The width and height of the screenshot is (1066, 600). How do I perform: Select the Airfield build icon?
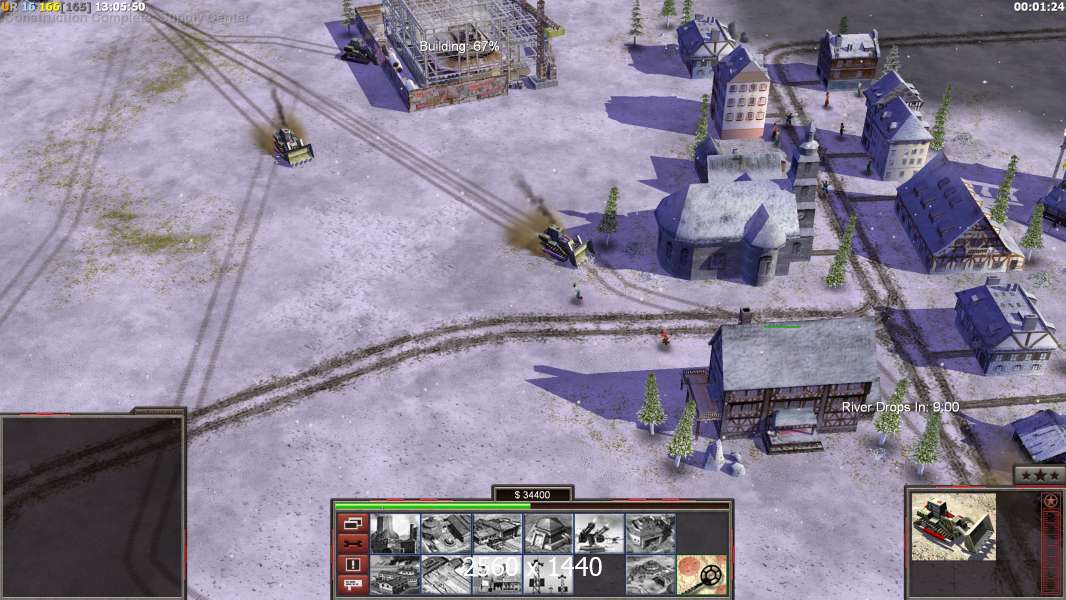coord(395,574)
